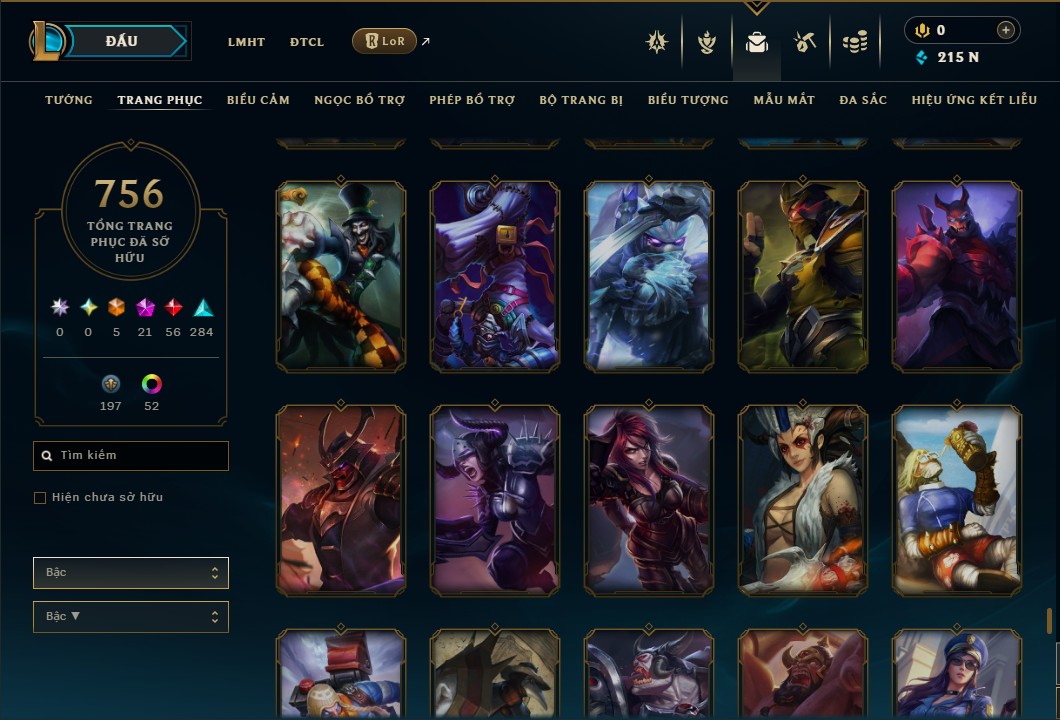The height and width of the screenshot is (720, 1060).
Task: Open the store coins icon
Action: pyautogui.click(x=854, y=42)
